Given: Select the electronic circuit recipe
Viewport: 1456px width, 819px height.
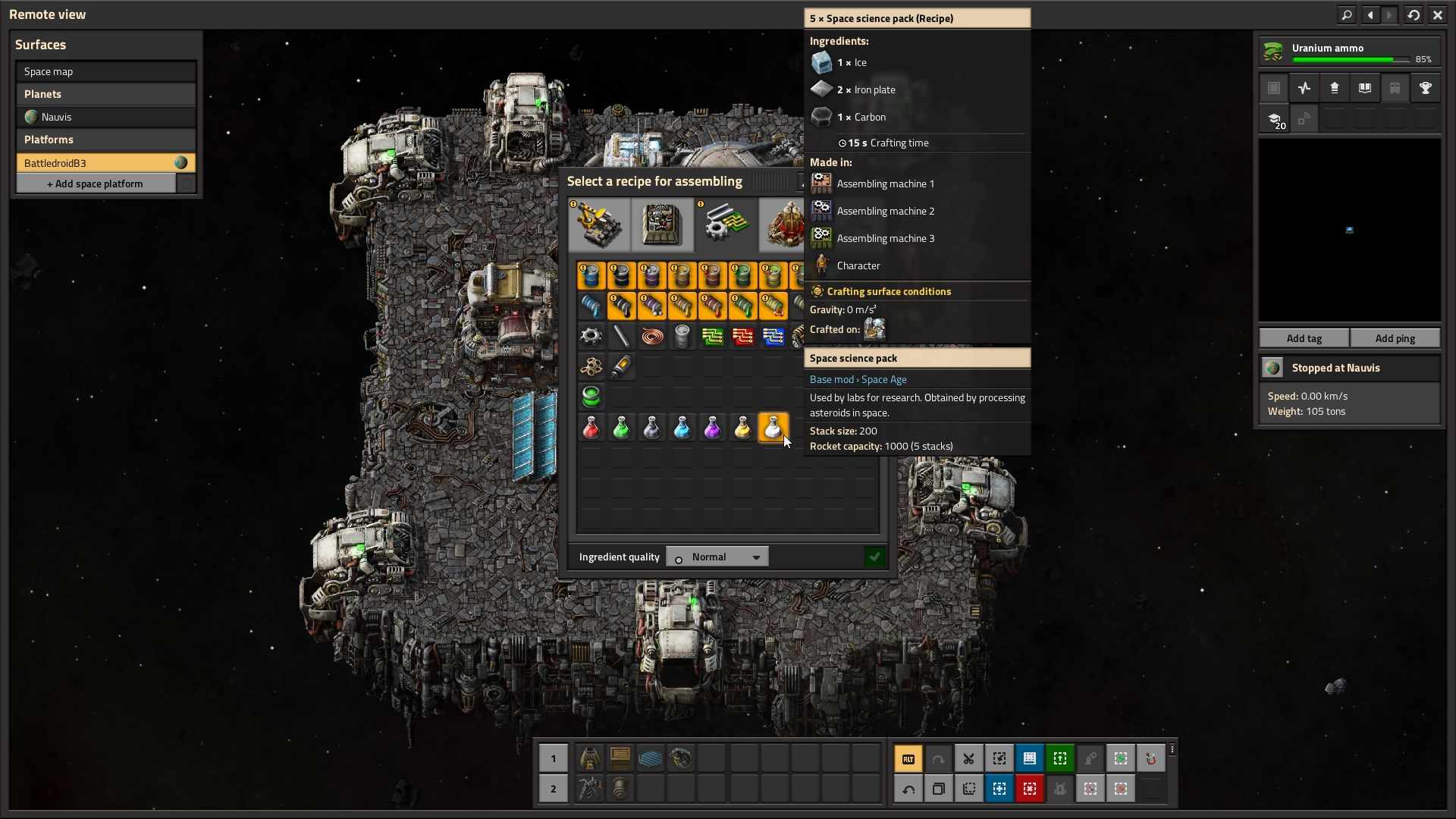Looking at the screenshot, I should pos(712,336).
